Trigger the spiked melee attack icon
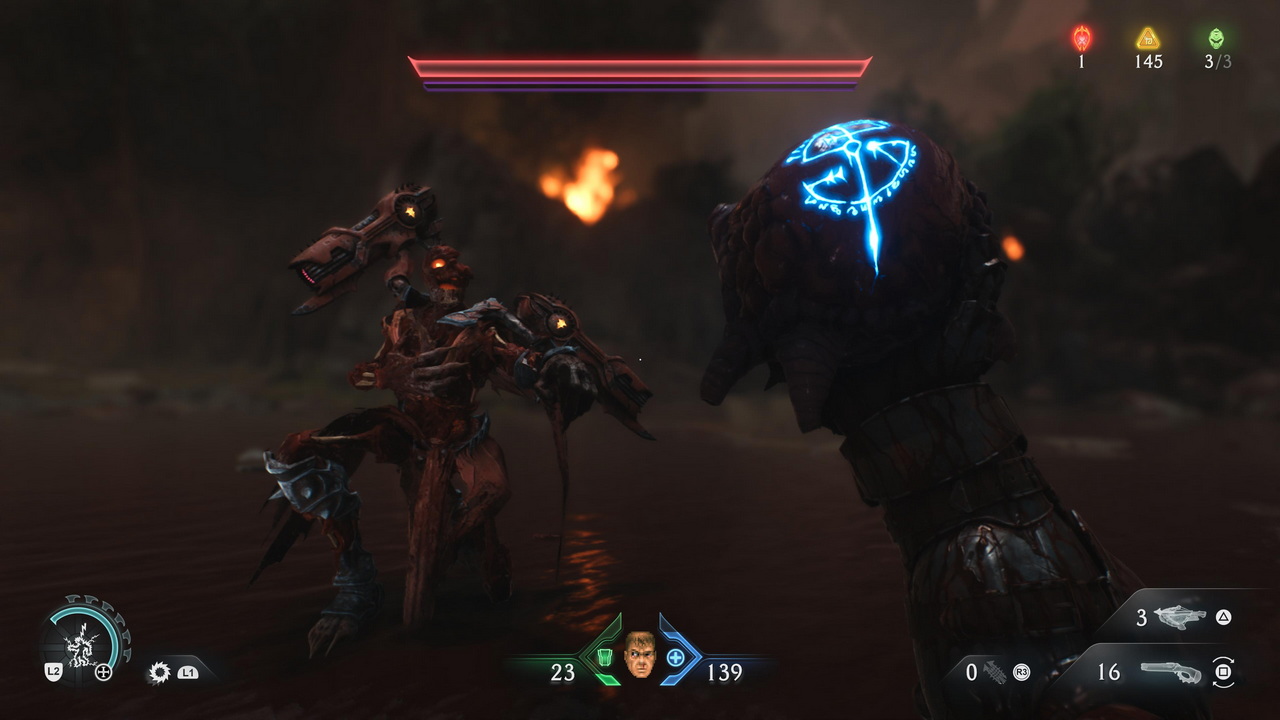 pos(159,672)
